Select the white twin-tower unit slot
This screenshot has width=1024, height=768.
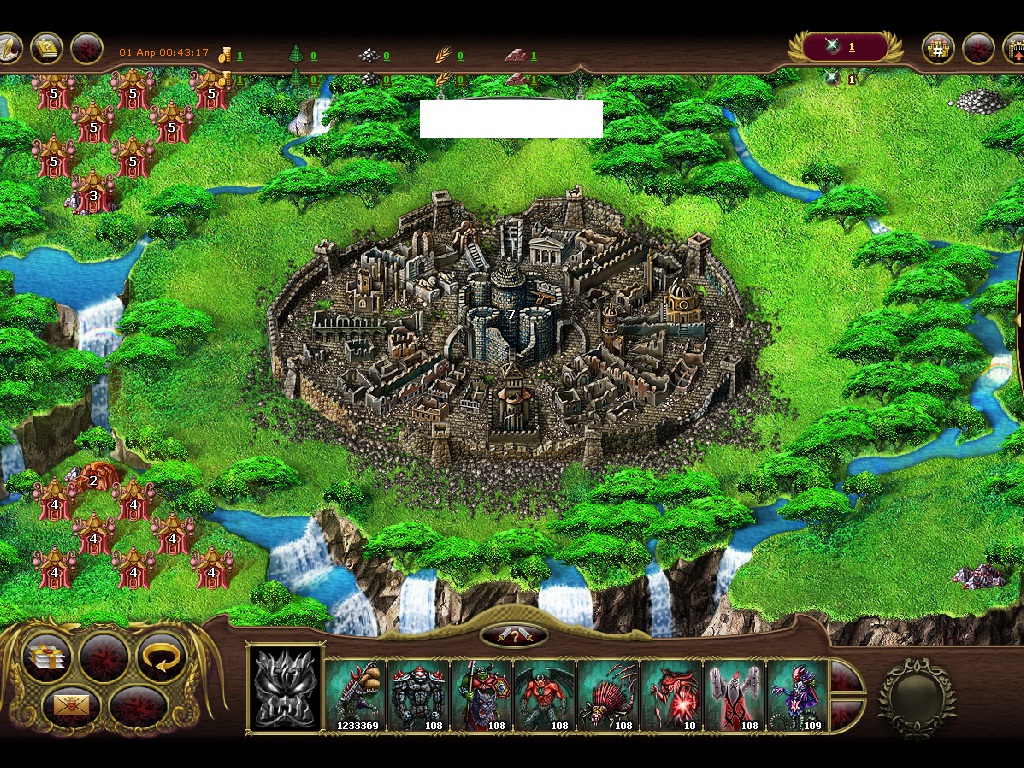point(734,694)
